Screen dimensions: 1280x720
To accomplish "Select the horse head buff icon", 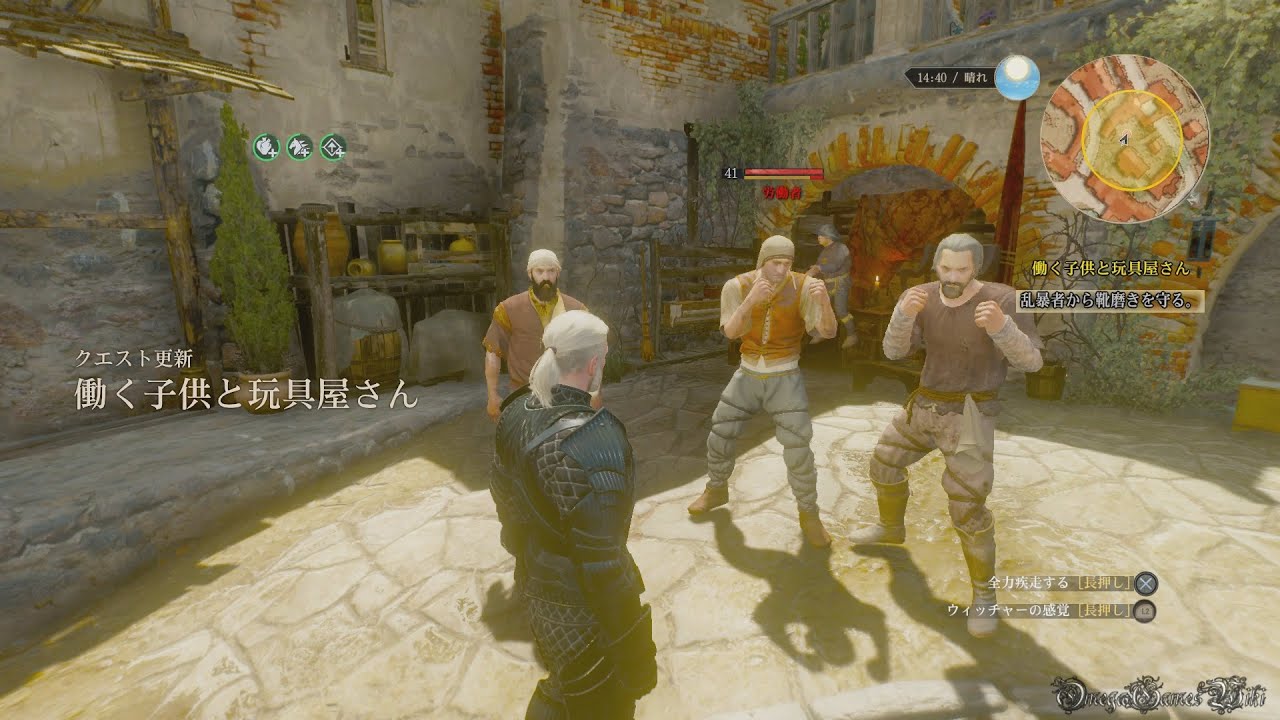I will (299, 147).
